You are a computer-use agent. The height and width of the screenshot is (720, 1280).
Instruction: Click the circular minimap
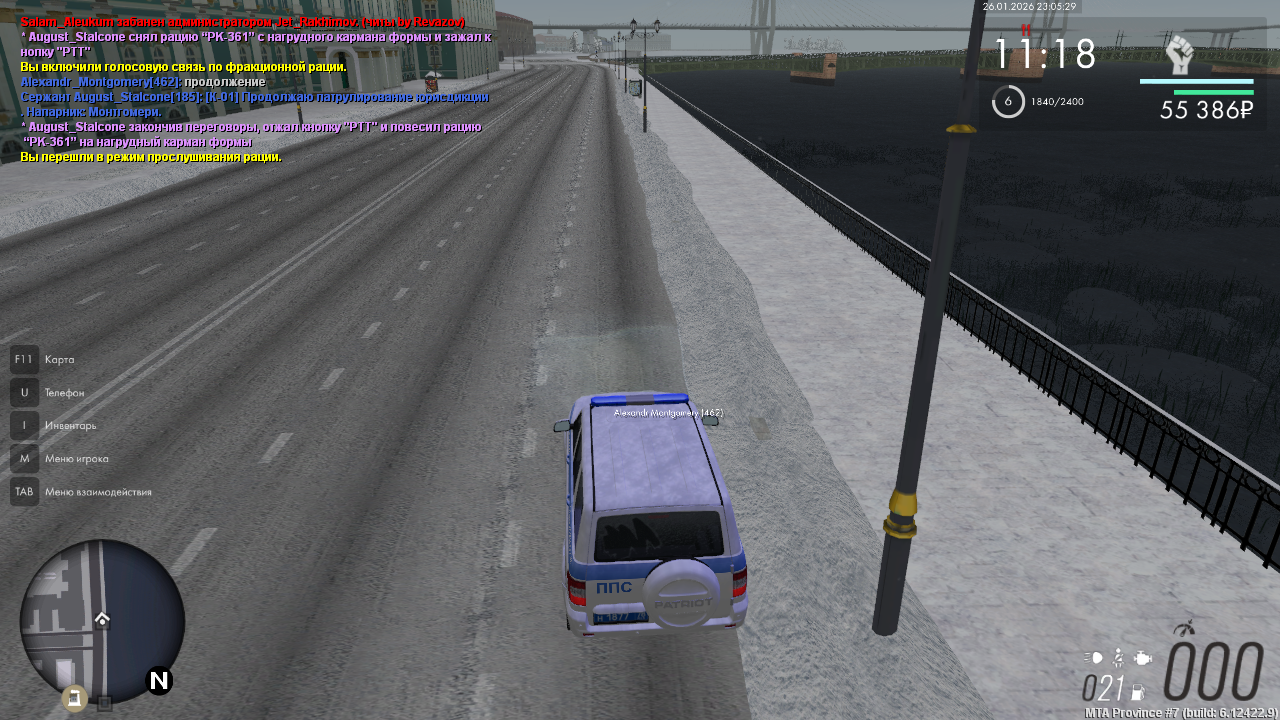tap(102, 621)
